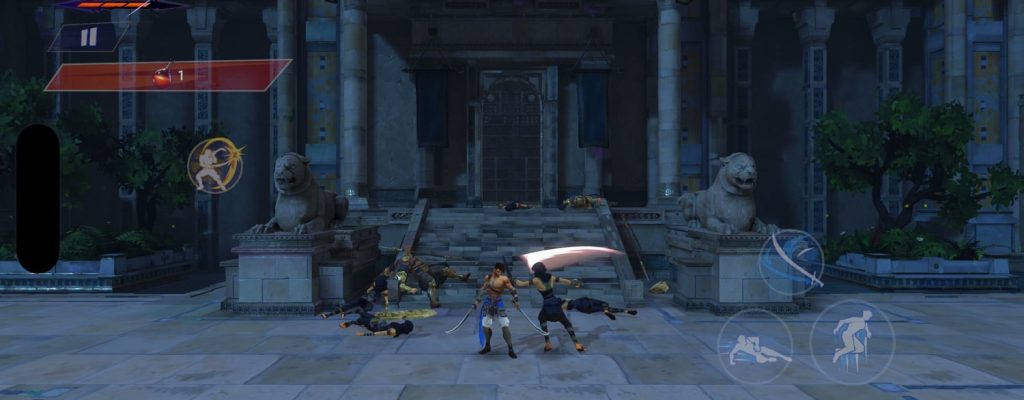Image resolution: width=1024 pixels, height=400 pixels.
Task: Tap the sword slash attack button
Action: (790, 262)
